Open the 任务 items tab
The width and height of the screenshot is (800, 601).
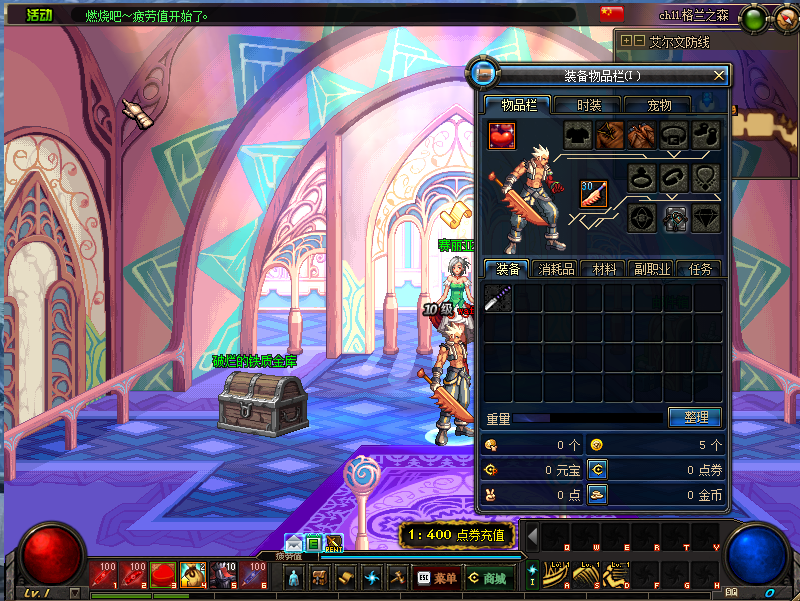pos(699,269)
